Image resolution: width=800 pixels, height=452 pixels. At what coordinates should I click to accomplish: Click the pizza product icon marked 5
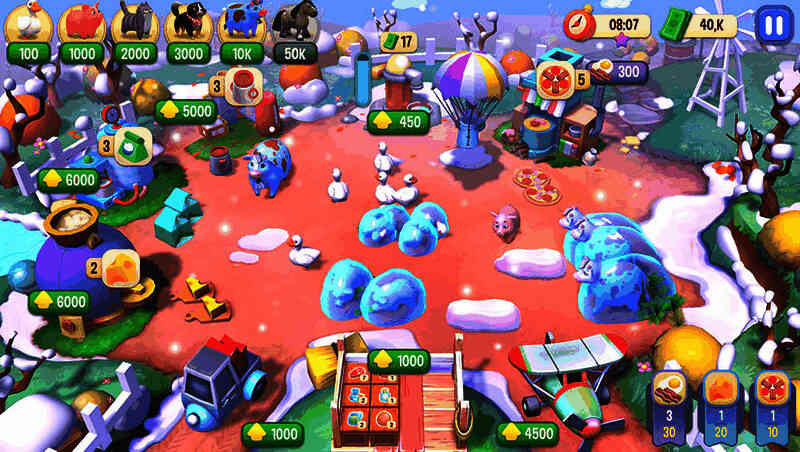tap(554, 79)
